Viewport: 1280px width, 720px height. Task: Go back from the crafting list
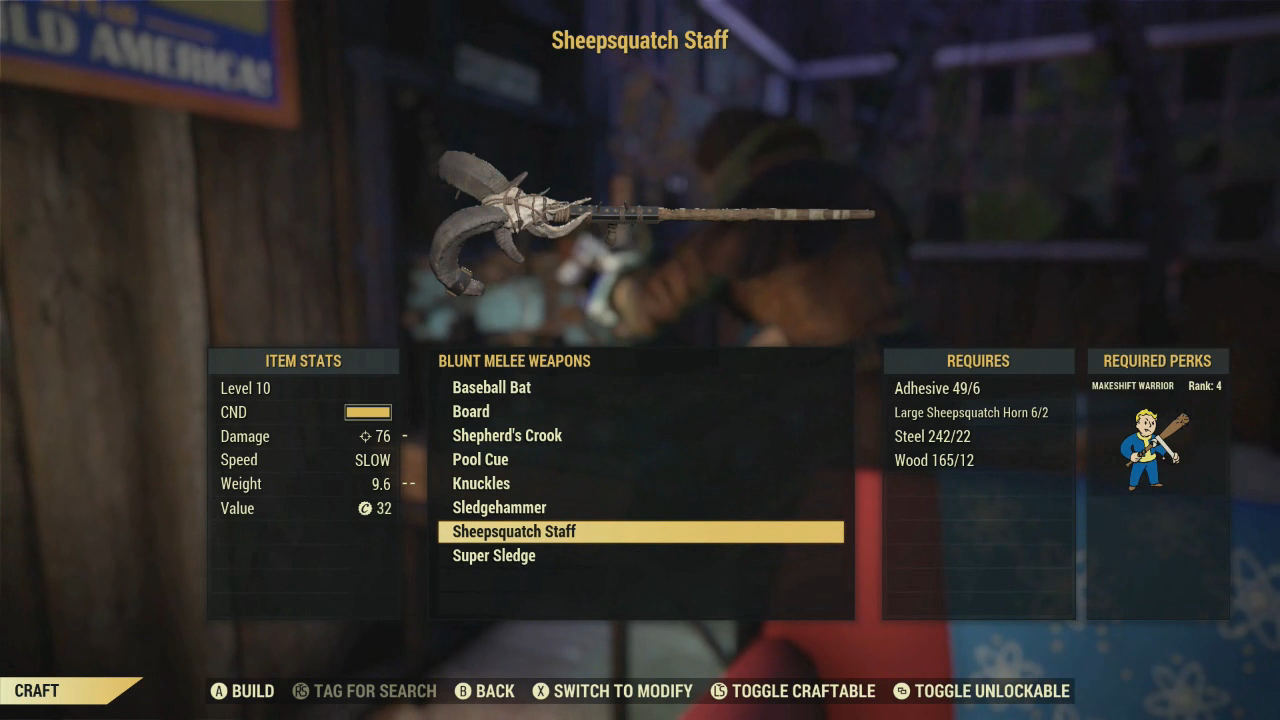484,691
